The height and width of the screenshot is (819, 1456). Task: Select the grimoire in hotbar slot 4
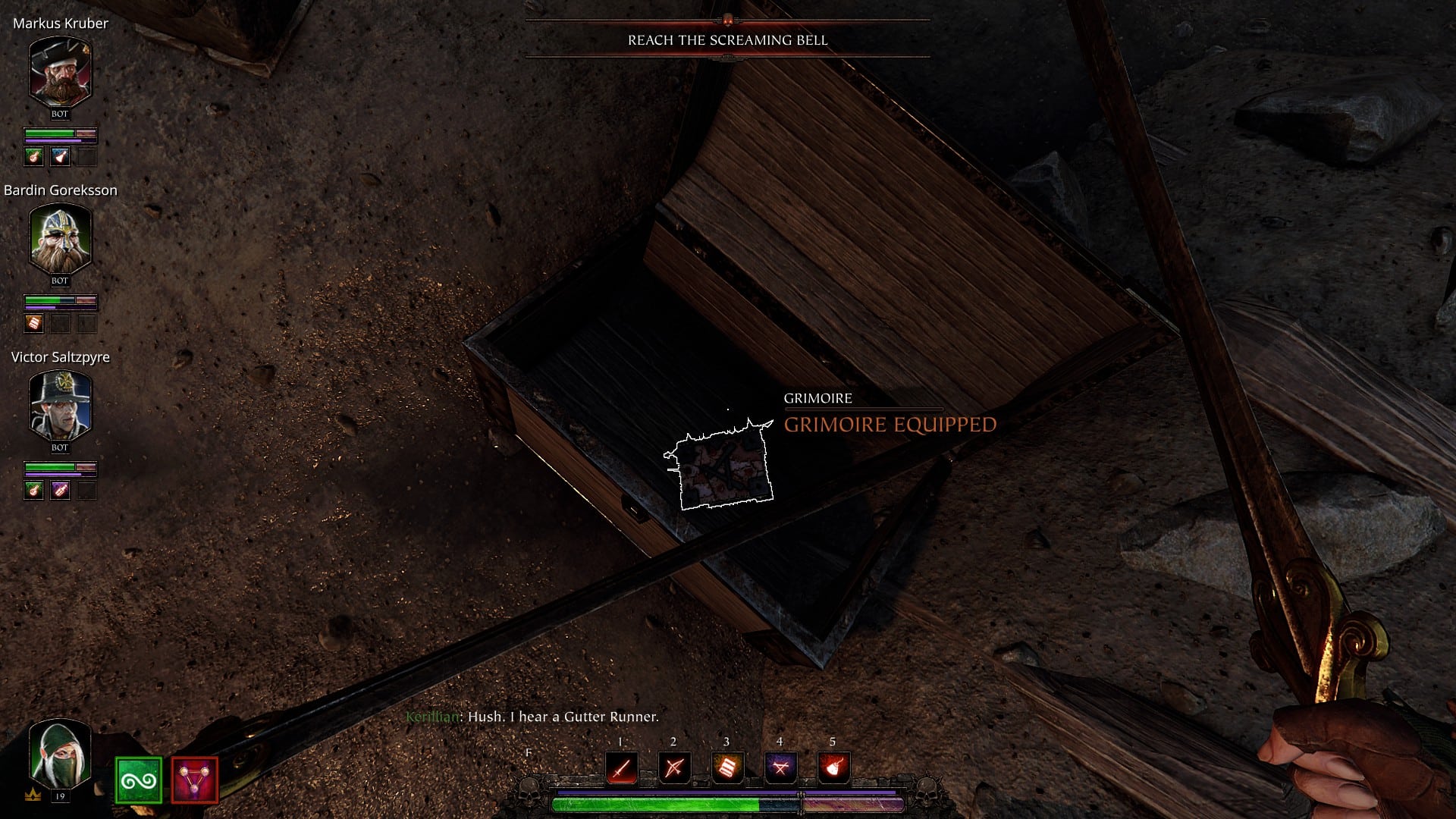point(780,768)
